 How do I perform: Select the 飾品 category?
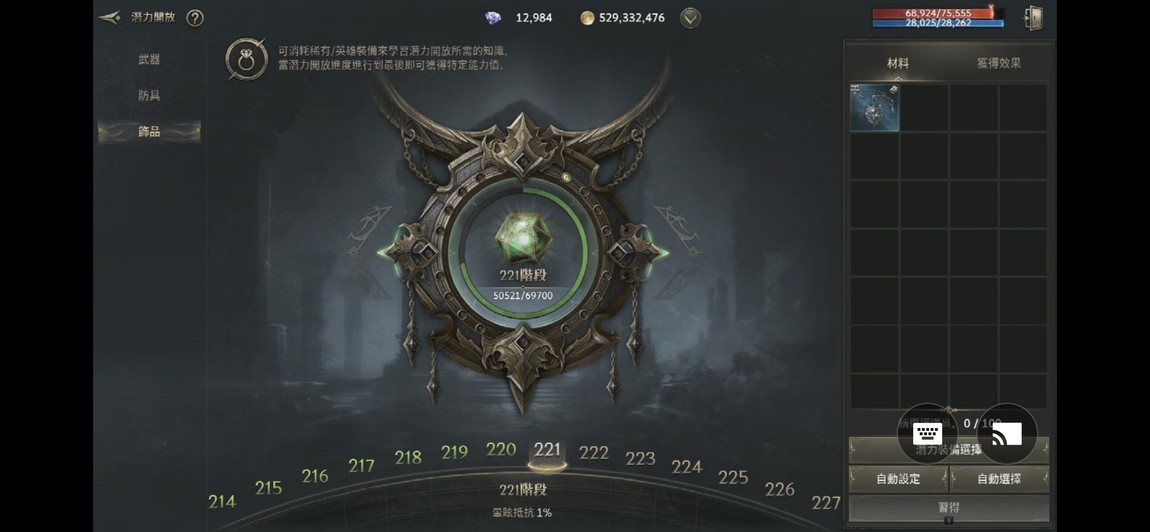[149, 131]
